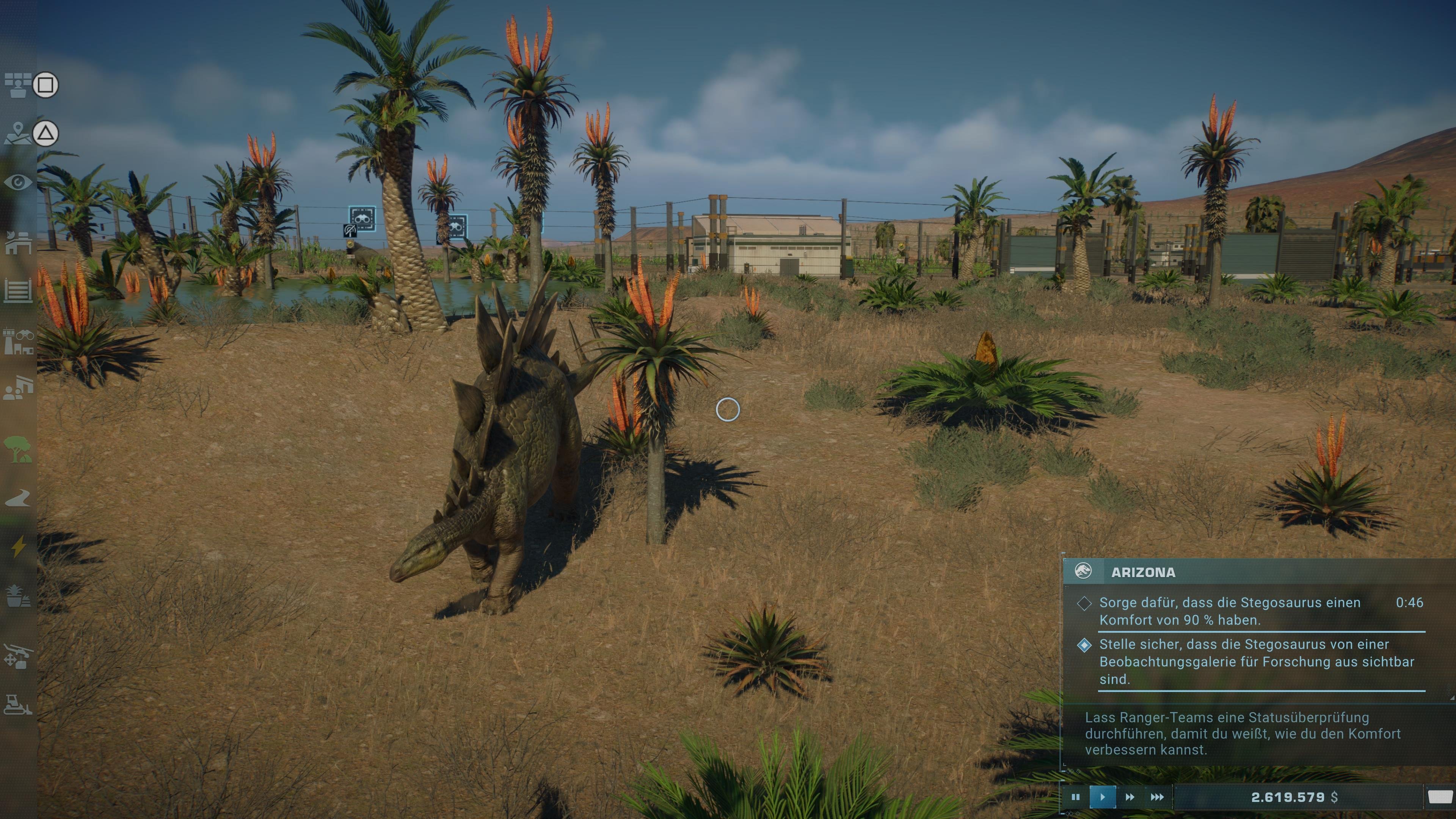Open the power network tool
1456x819 pixels.
tap(20, 546)
